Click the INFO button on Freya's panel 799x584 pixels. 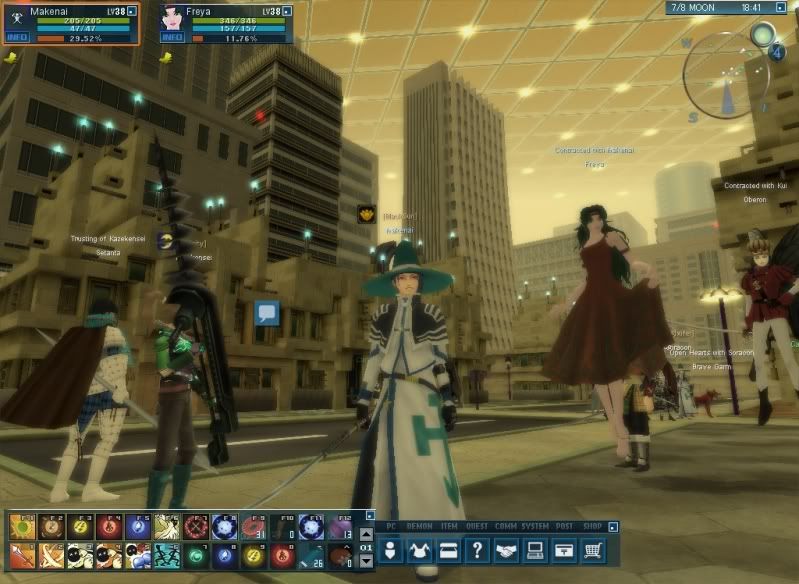tap(173, 38)
